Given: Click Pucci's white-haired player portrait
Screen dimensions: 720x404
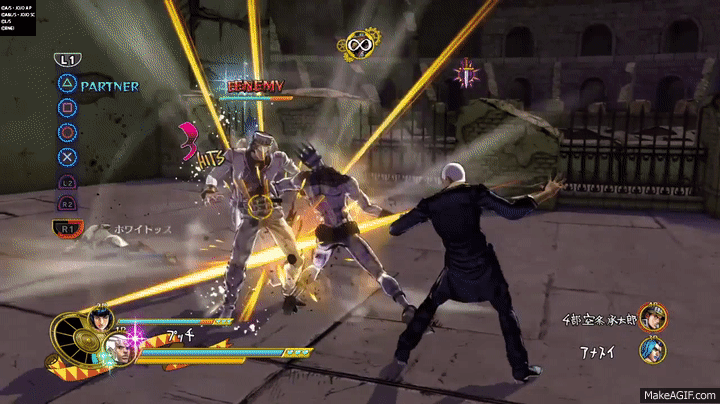Looking at the screenshot, I should [120, 349].
